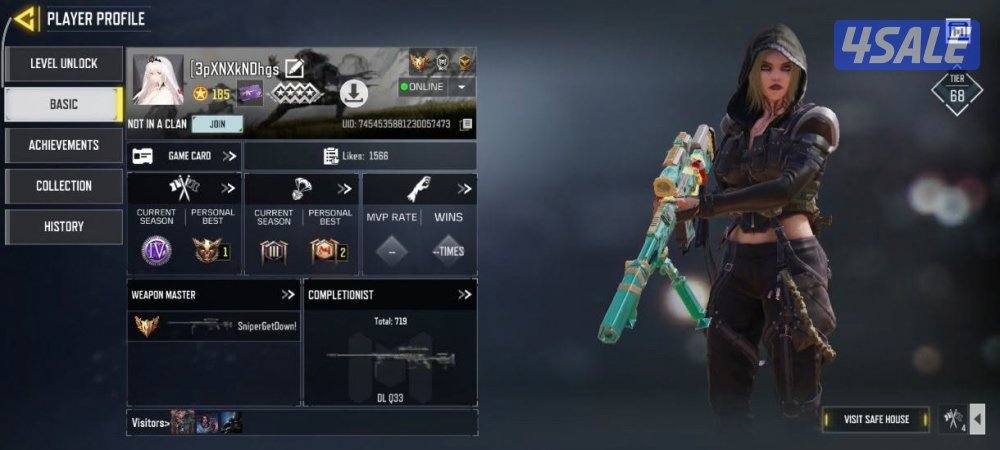Go back using the yellow arrow

26,18
